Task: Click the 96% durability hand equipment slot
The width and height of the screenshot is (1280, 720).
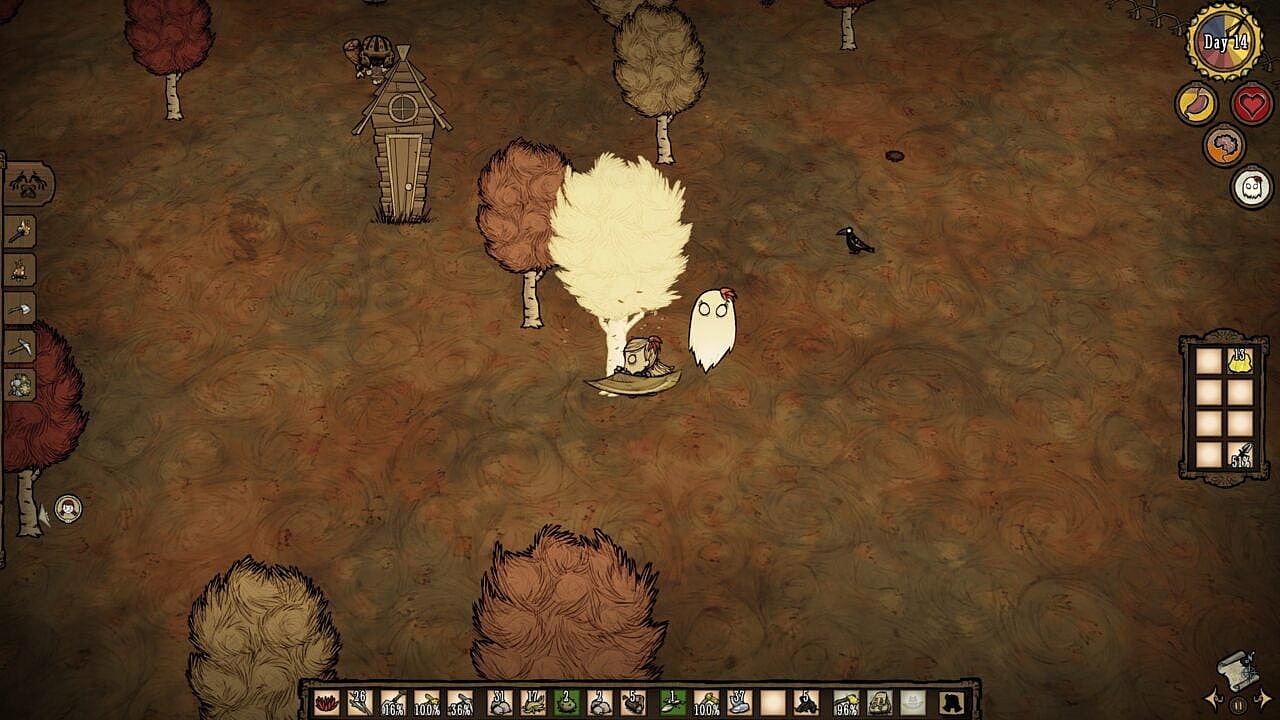Action: point(847,702)
